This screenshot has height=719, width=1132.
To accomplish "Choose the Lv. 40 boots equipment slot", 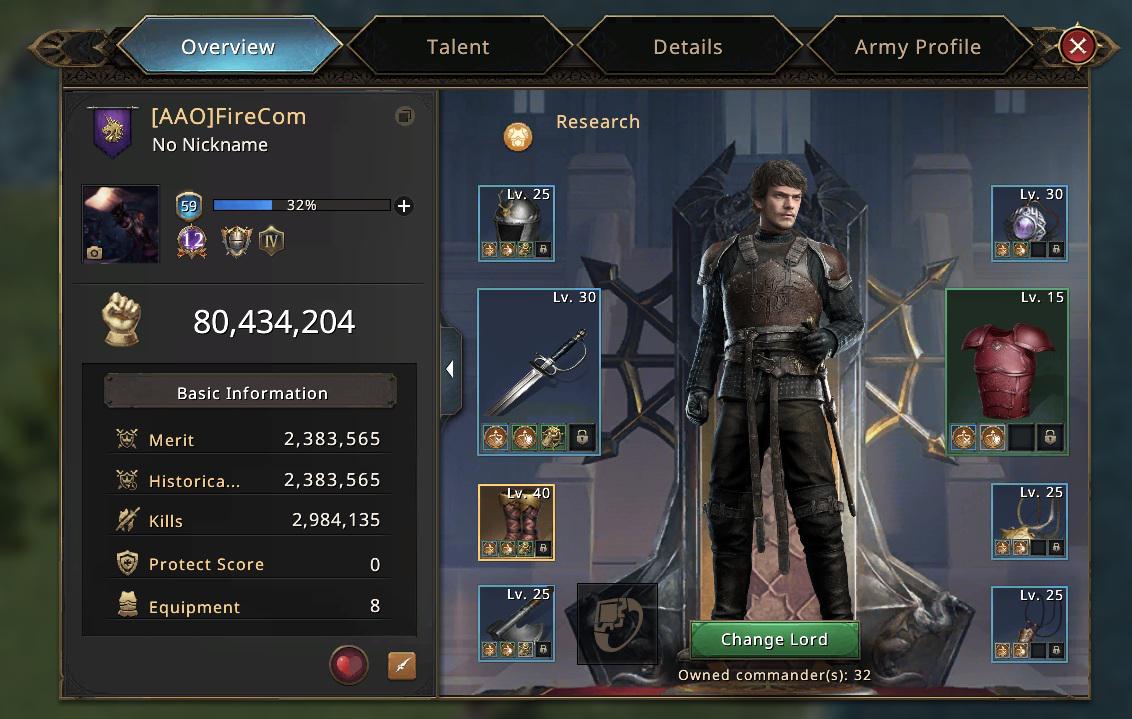I will (516, 522).
